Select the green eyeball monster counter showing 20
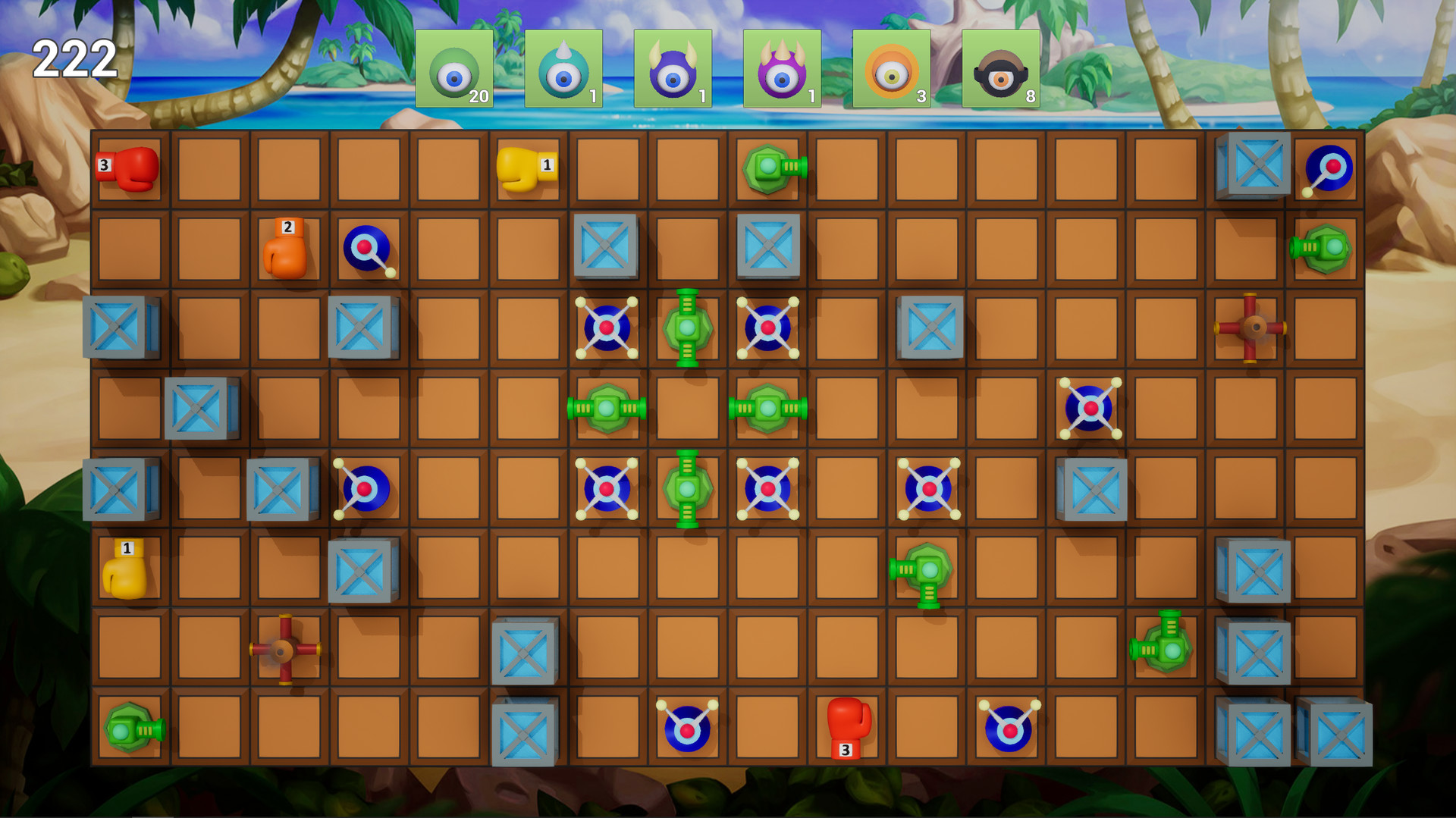This screenshot has width=1456, height=818. click(x=455, y=68)
